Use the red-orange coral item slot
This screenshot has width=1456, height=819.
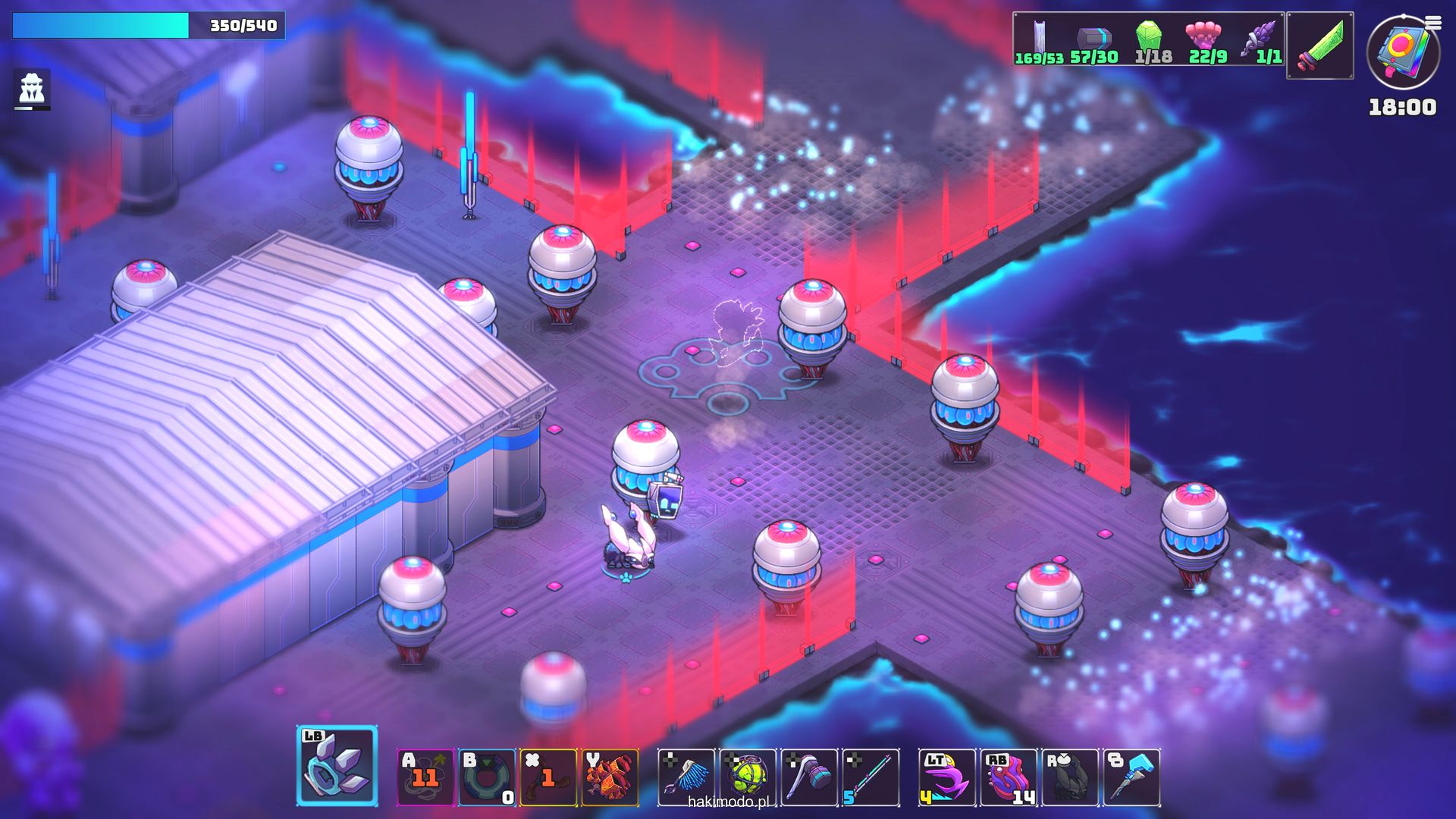click(610, 777)
